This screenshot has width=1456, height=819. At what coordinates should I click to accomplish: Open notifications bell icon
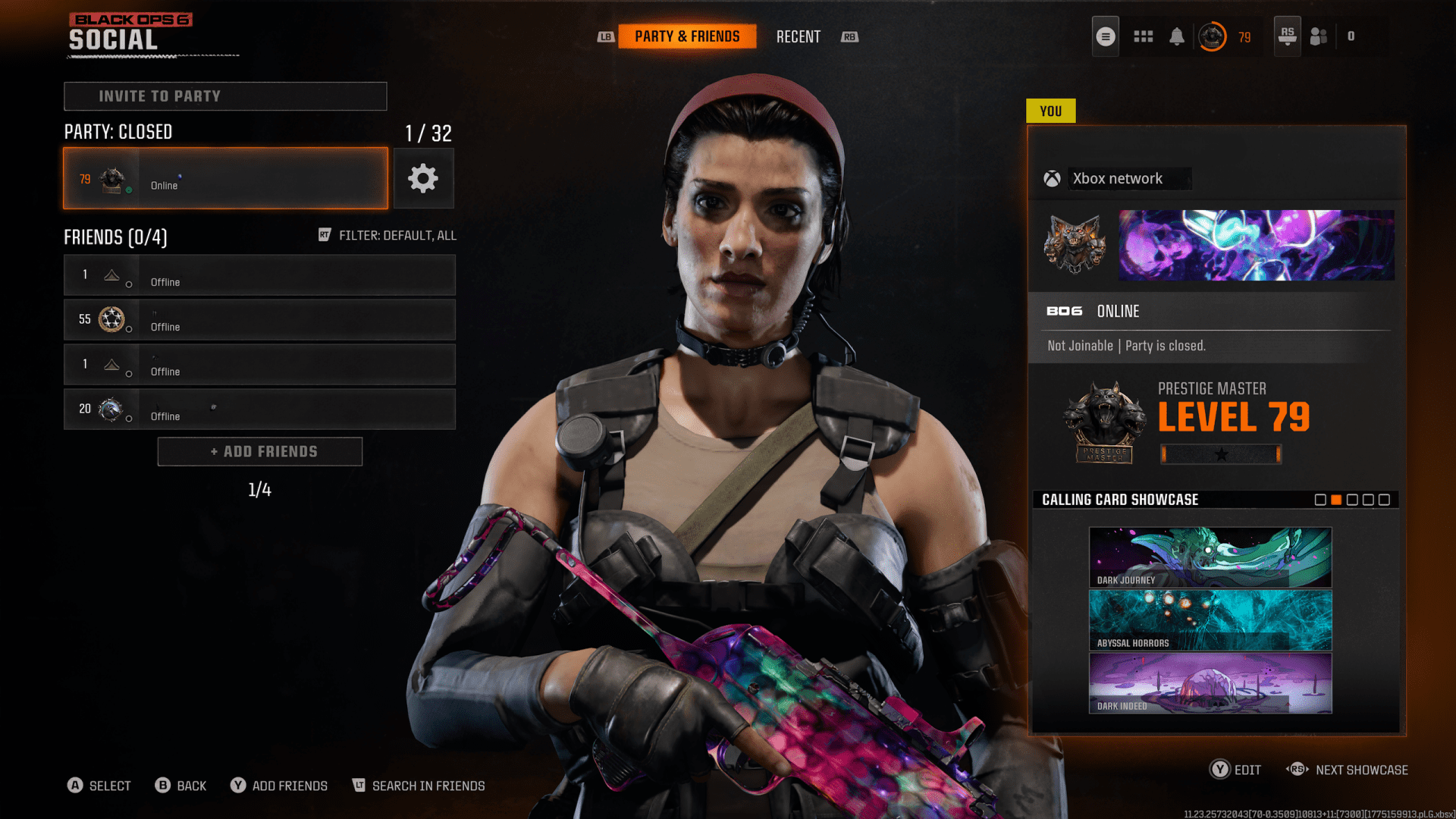tap(1176, 36)
